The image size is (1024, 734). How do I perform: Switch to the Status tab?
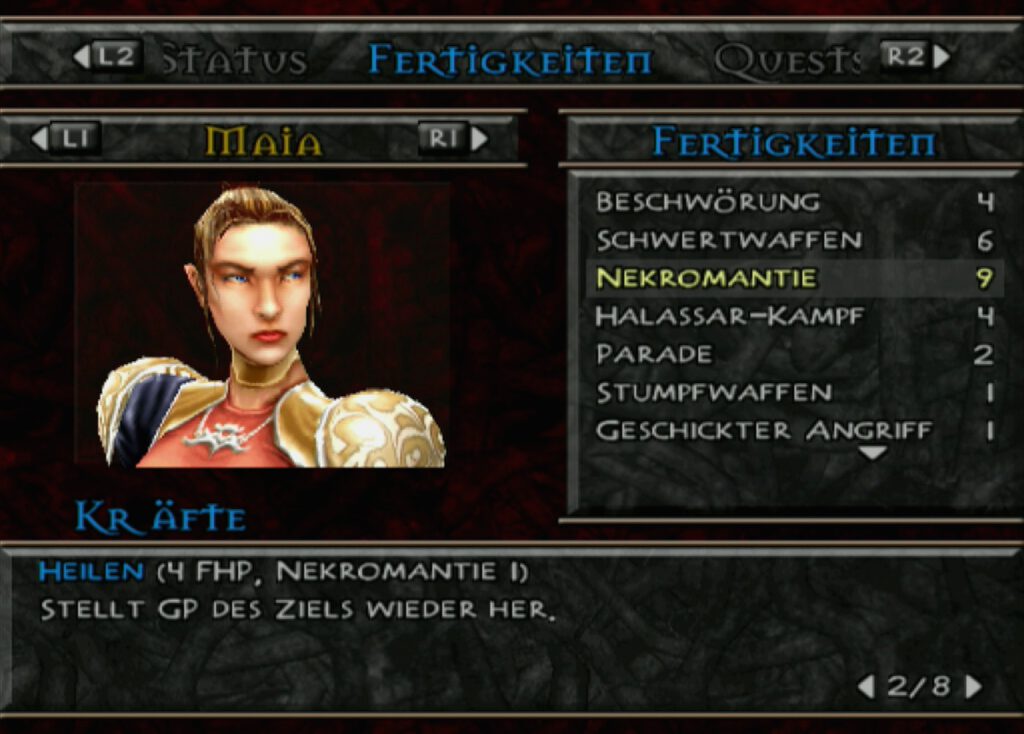234,60
